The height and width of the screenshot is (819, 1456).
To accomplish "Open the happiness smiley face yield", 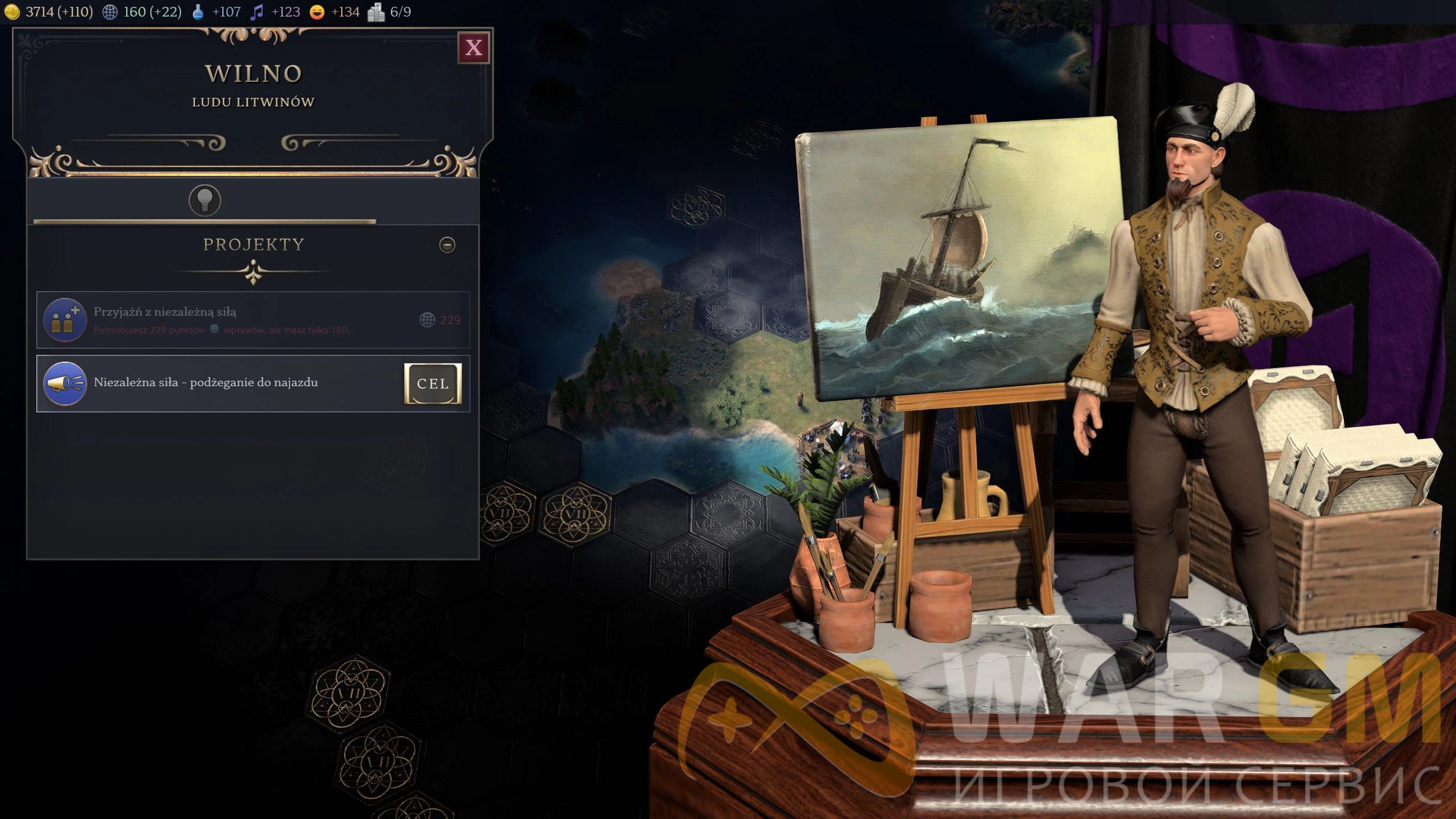I will [317, 12].
